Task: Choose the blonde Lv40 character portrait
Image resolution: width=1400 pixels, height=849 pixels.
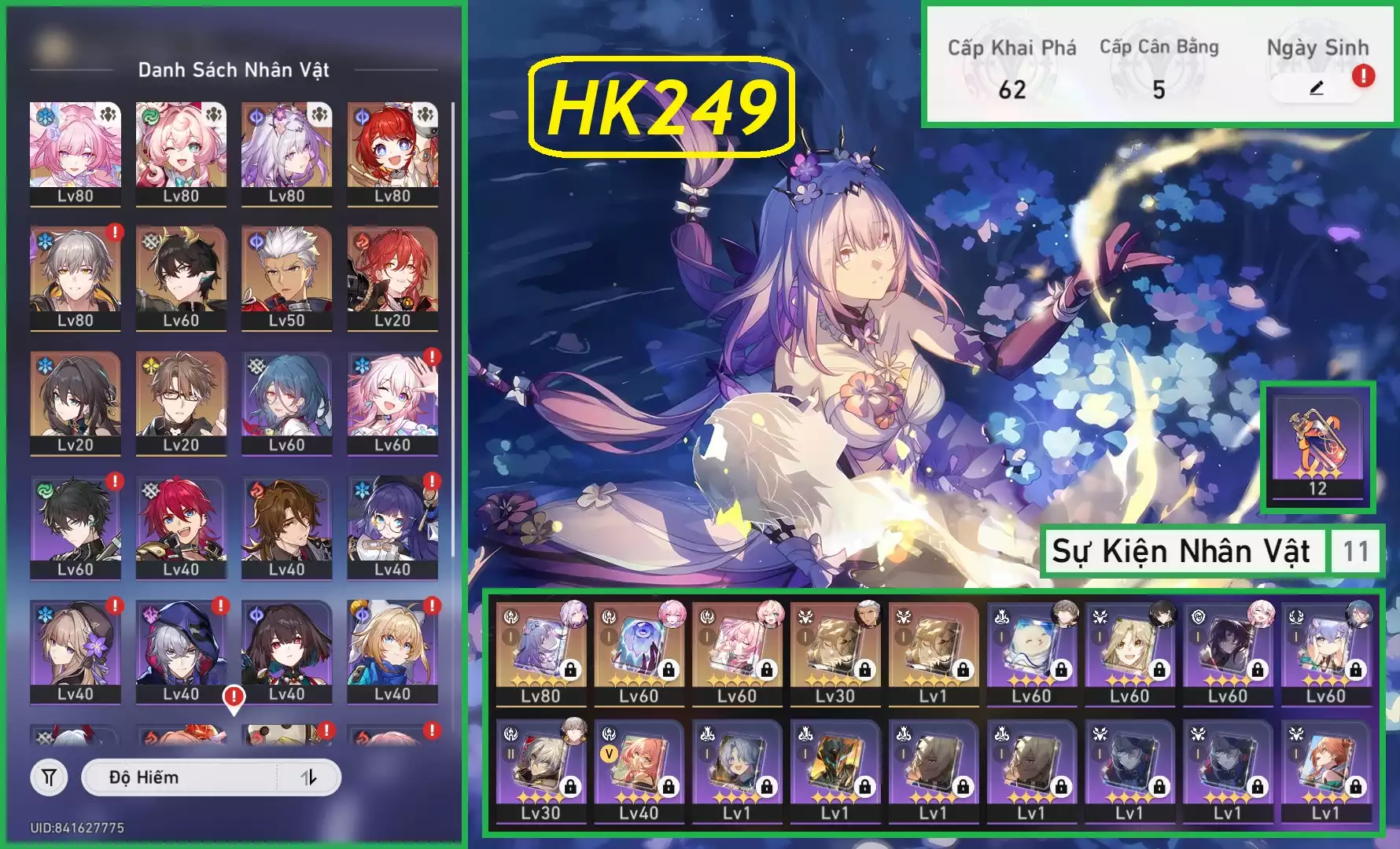Action: (x=392, y=650)
